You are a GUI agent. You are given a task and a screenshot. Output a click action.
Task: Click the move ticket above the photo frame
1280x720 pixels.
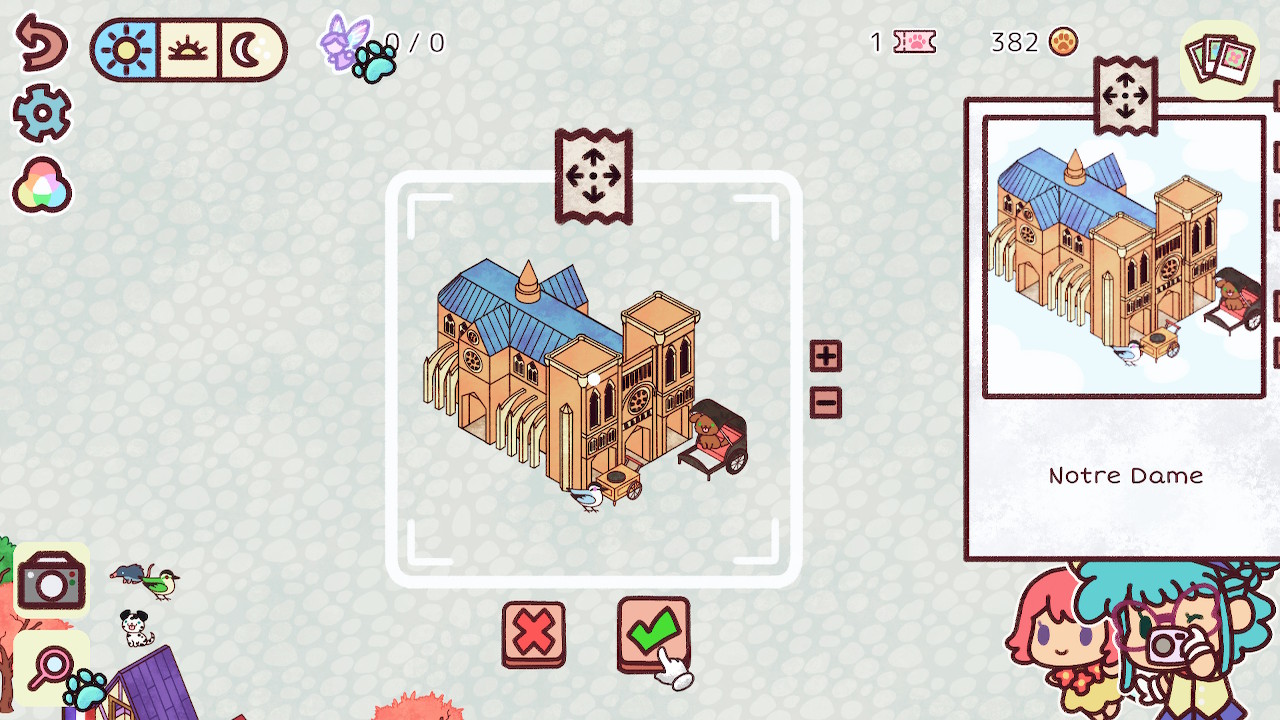(592, 175)
